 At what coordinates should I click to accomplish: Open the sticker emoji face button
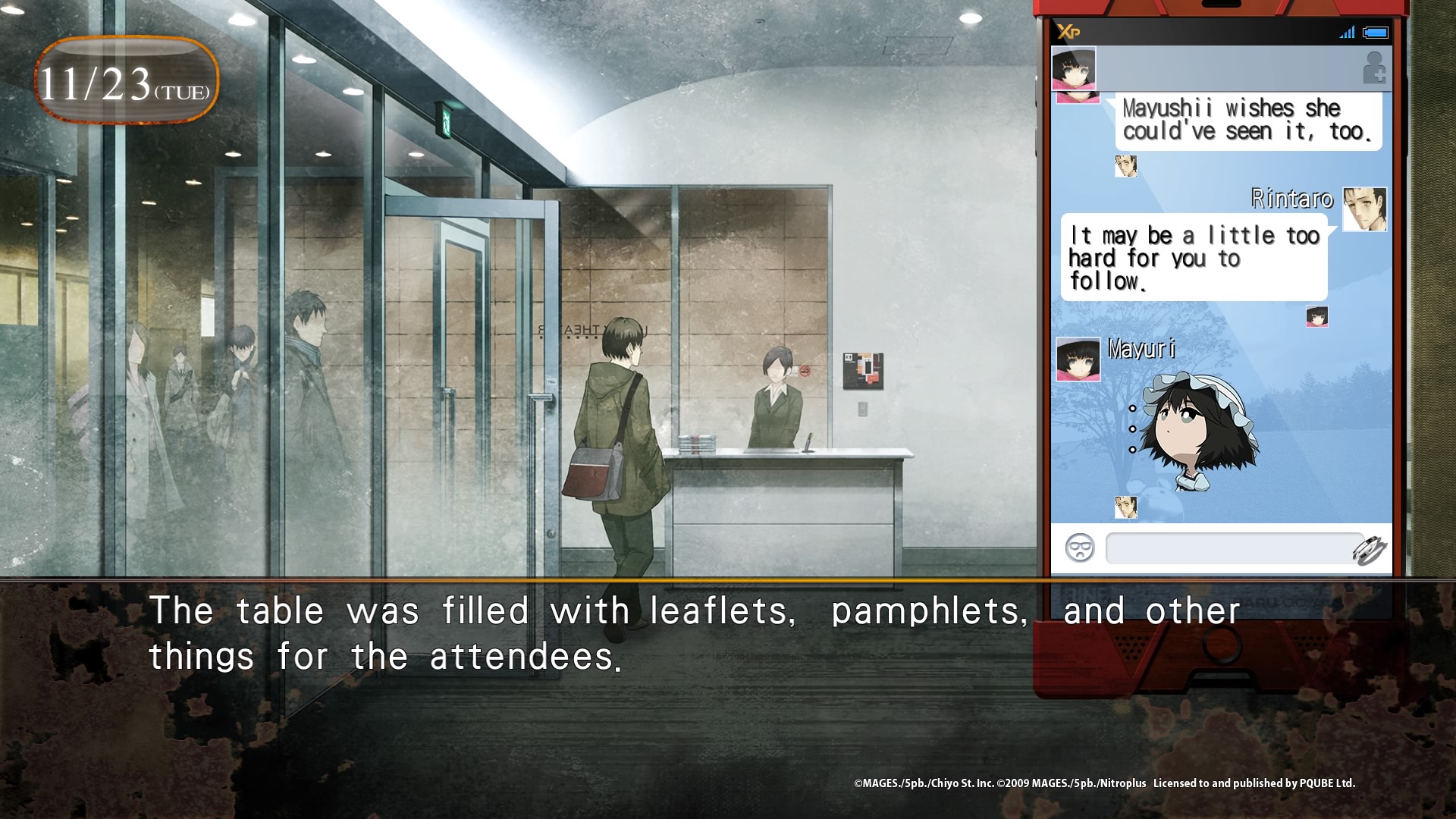point(1079,548)
